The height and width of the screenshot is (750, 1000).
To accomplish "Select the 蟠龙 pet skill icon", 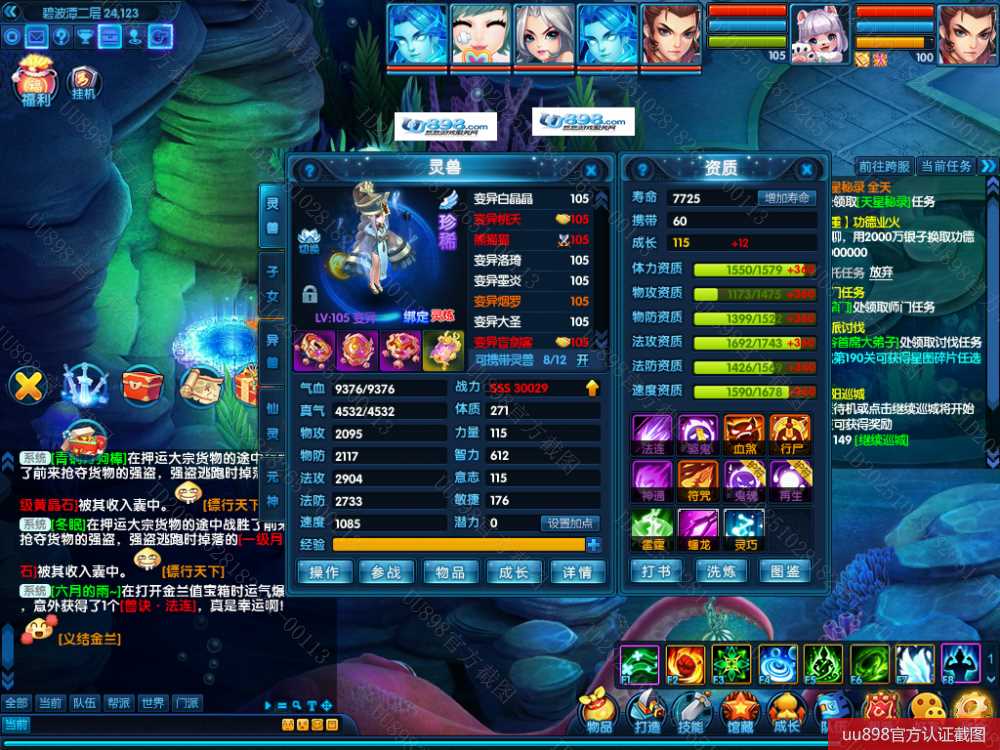I will click(698, 525).
